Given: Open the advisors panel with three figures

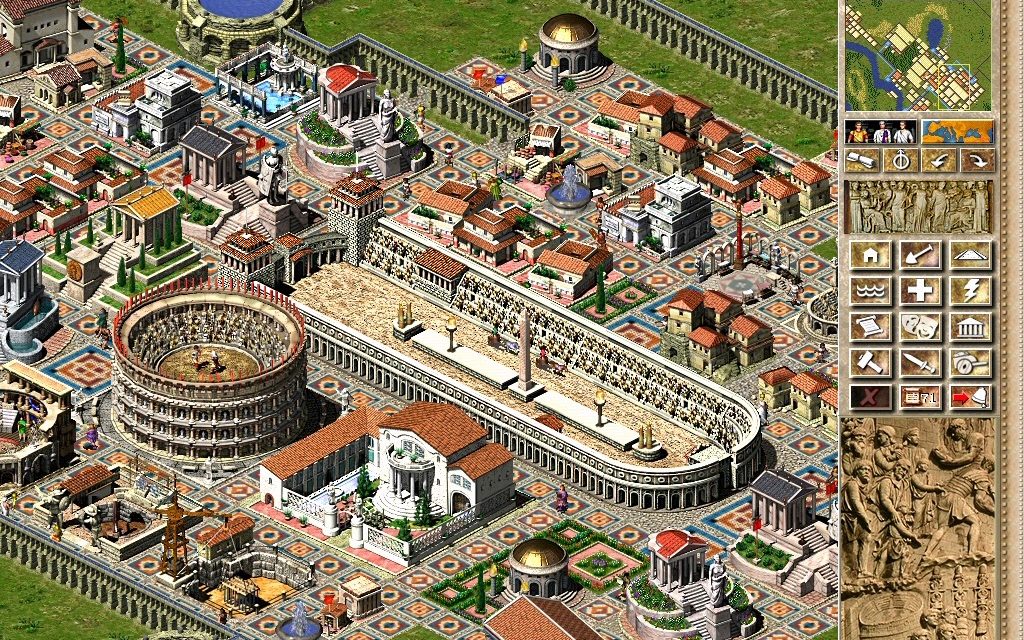Looking at the screenshot, I should 880,132.
